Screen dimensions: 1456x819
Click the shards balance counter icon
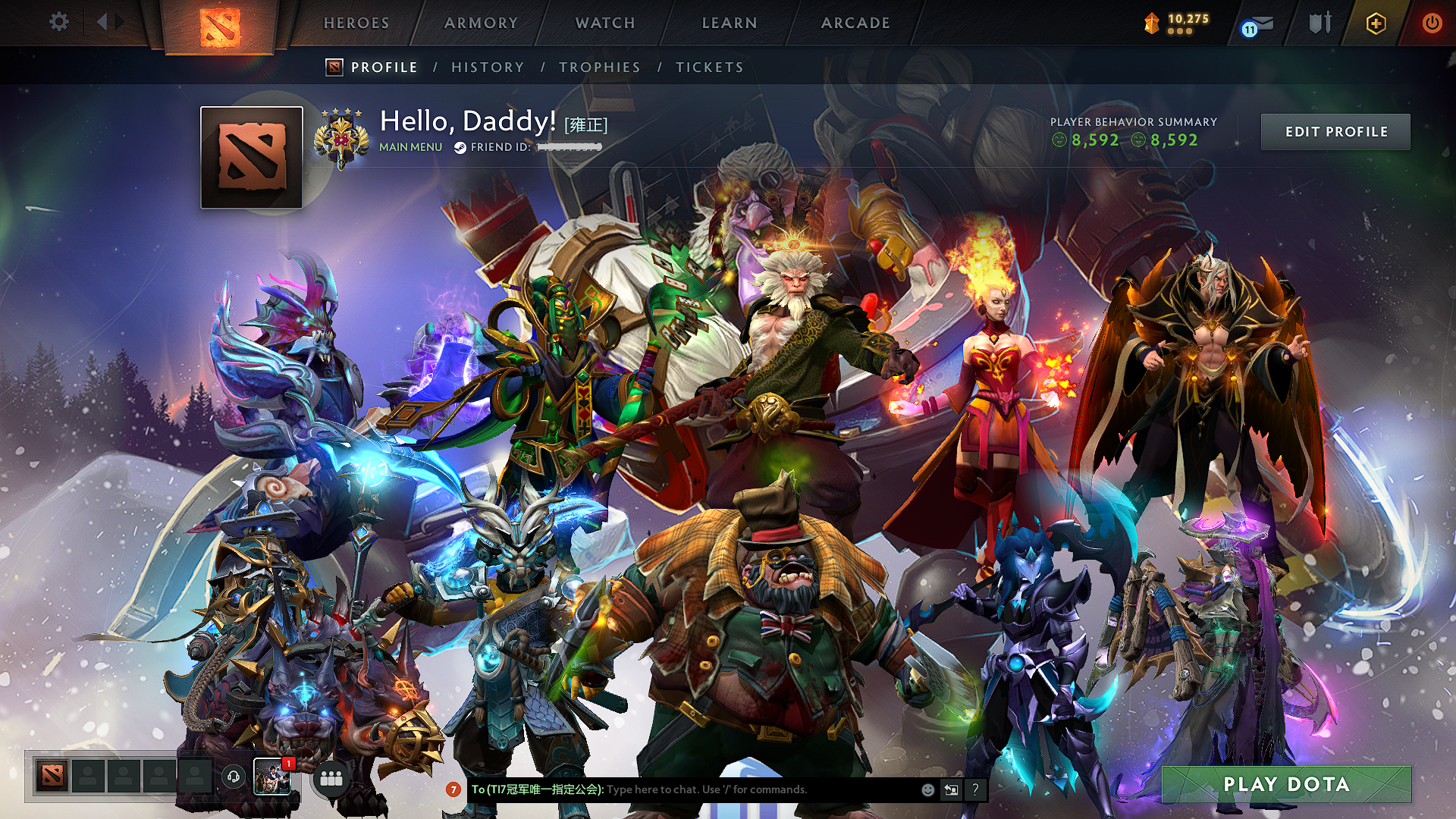[1150, 23]
